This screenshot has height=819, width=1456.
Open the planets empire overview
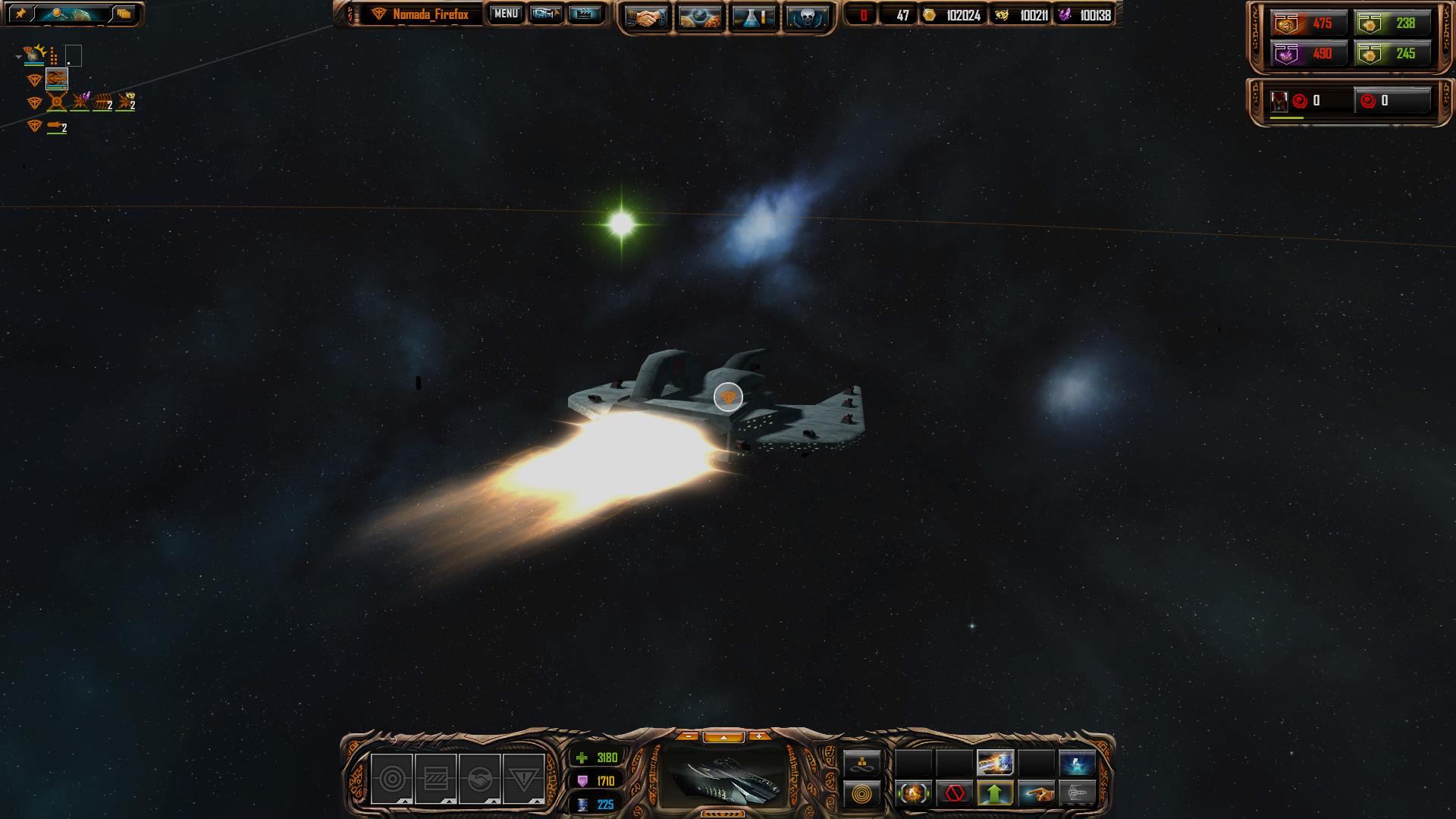tap(700, 17)
